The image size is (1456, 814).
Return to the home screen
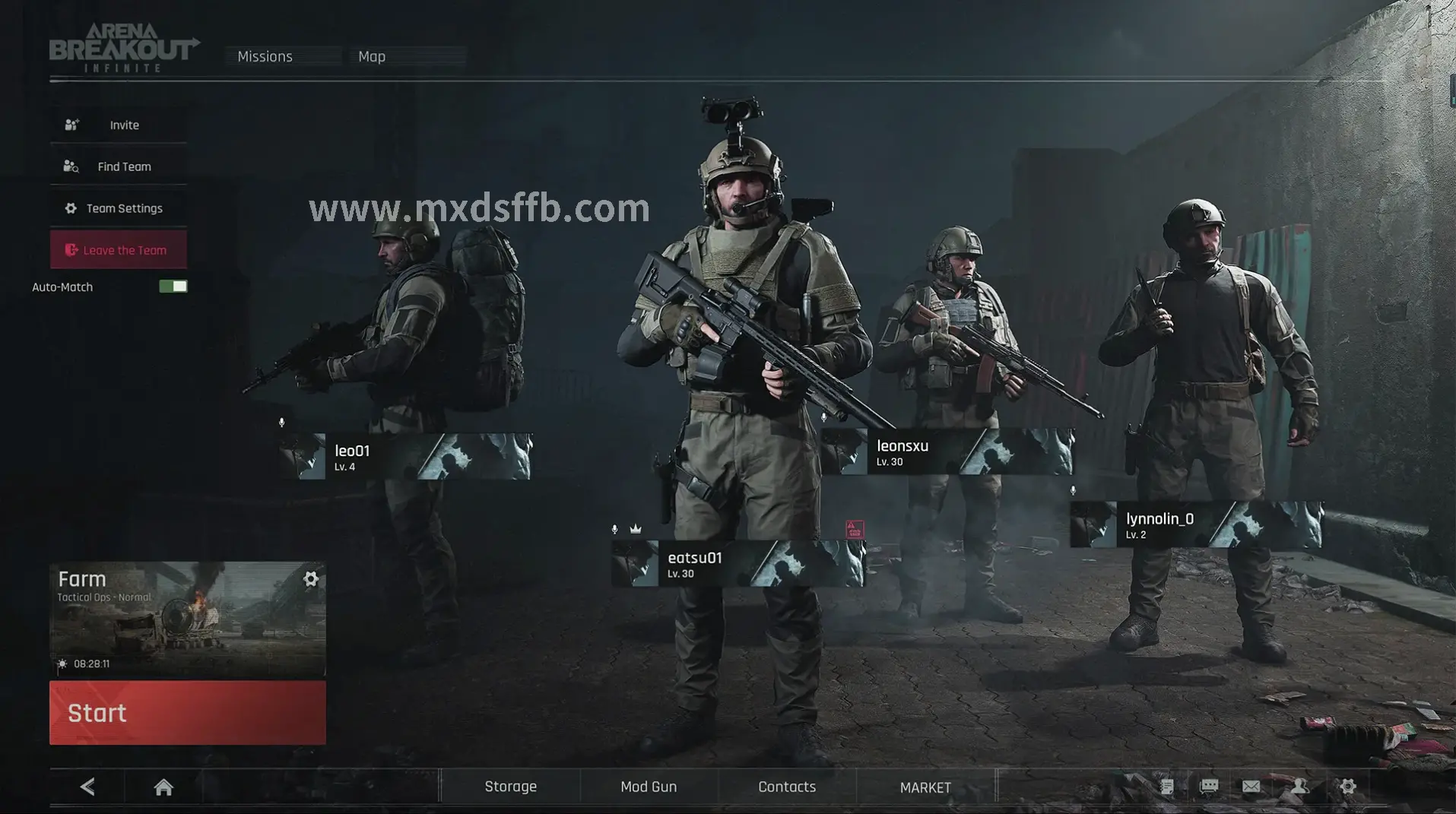[x=163, y=787]
